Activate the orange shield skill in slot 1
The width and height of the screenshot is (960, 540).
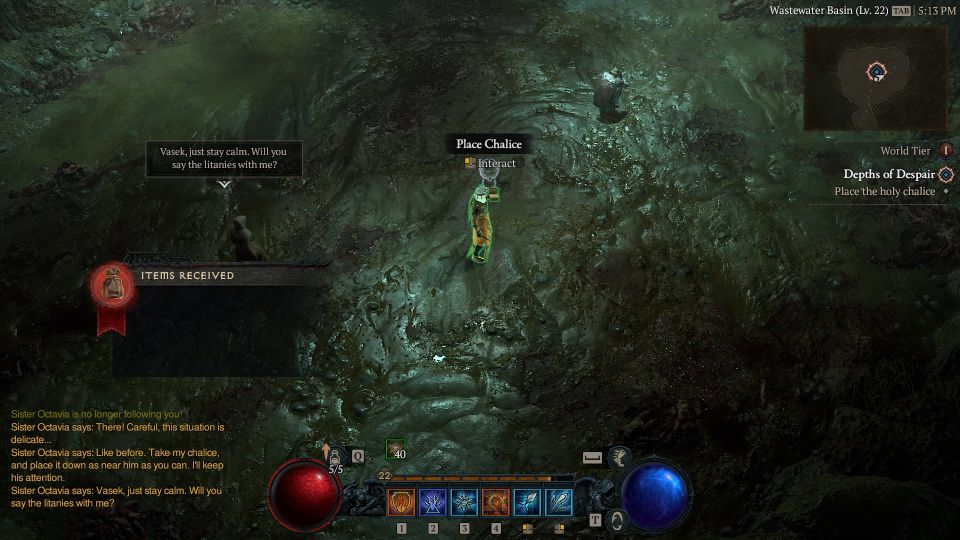pyautogui.click(x=401, y=501)
